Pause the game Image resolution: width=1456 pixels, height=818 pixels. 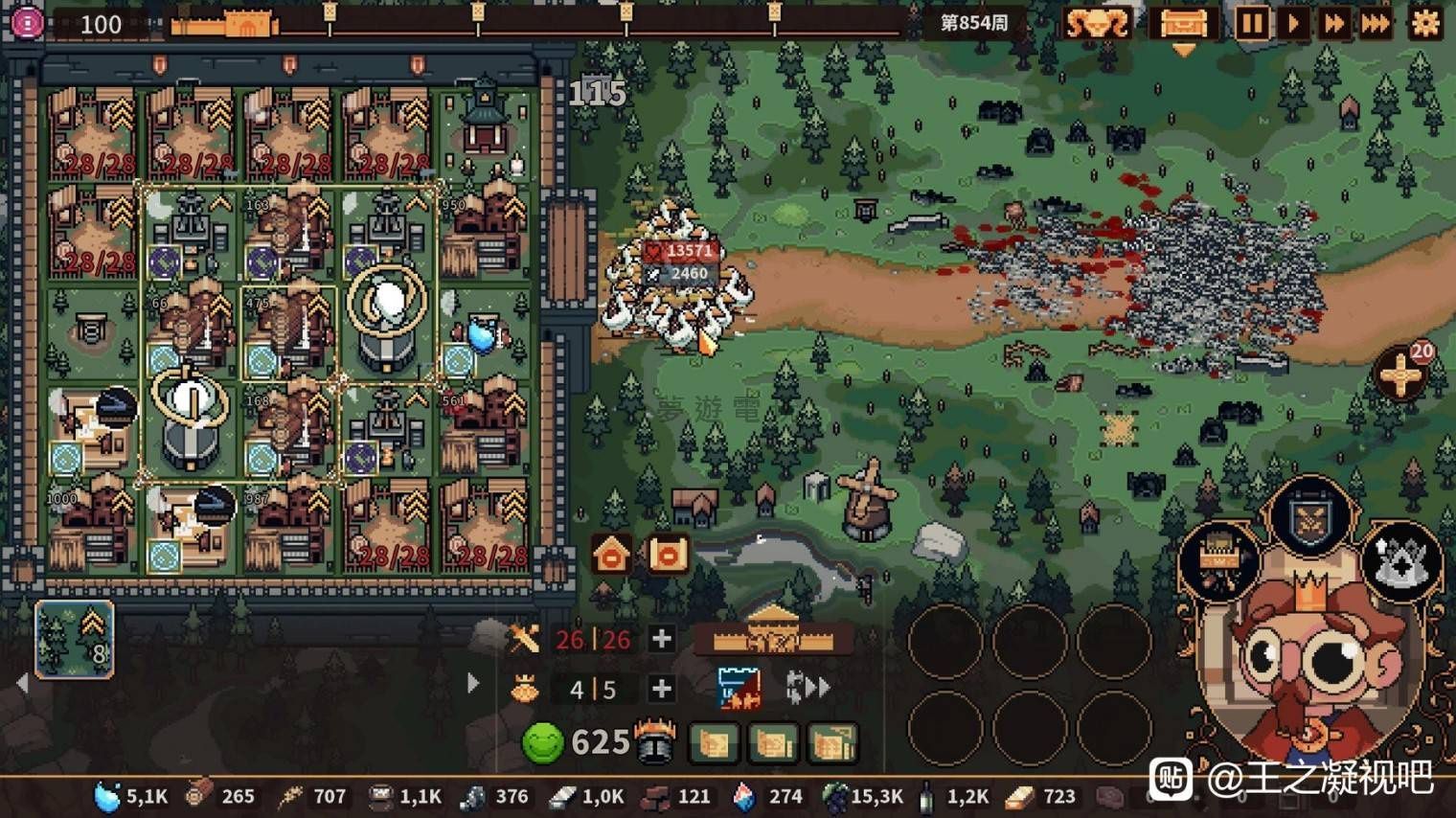click(x=1251, y=23)
